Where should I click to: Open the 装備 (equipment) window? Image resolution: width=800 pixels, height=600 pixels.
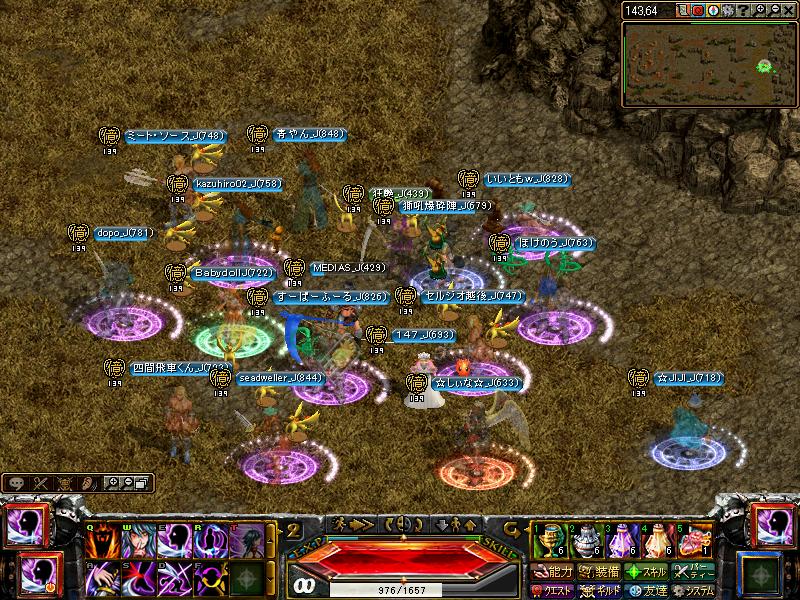tap(600, 572)
